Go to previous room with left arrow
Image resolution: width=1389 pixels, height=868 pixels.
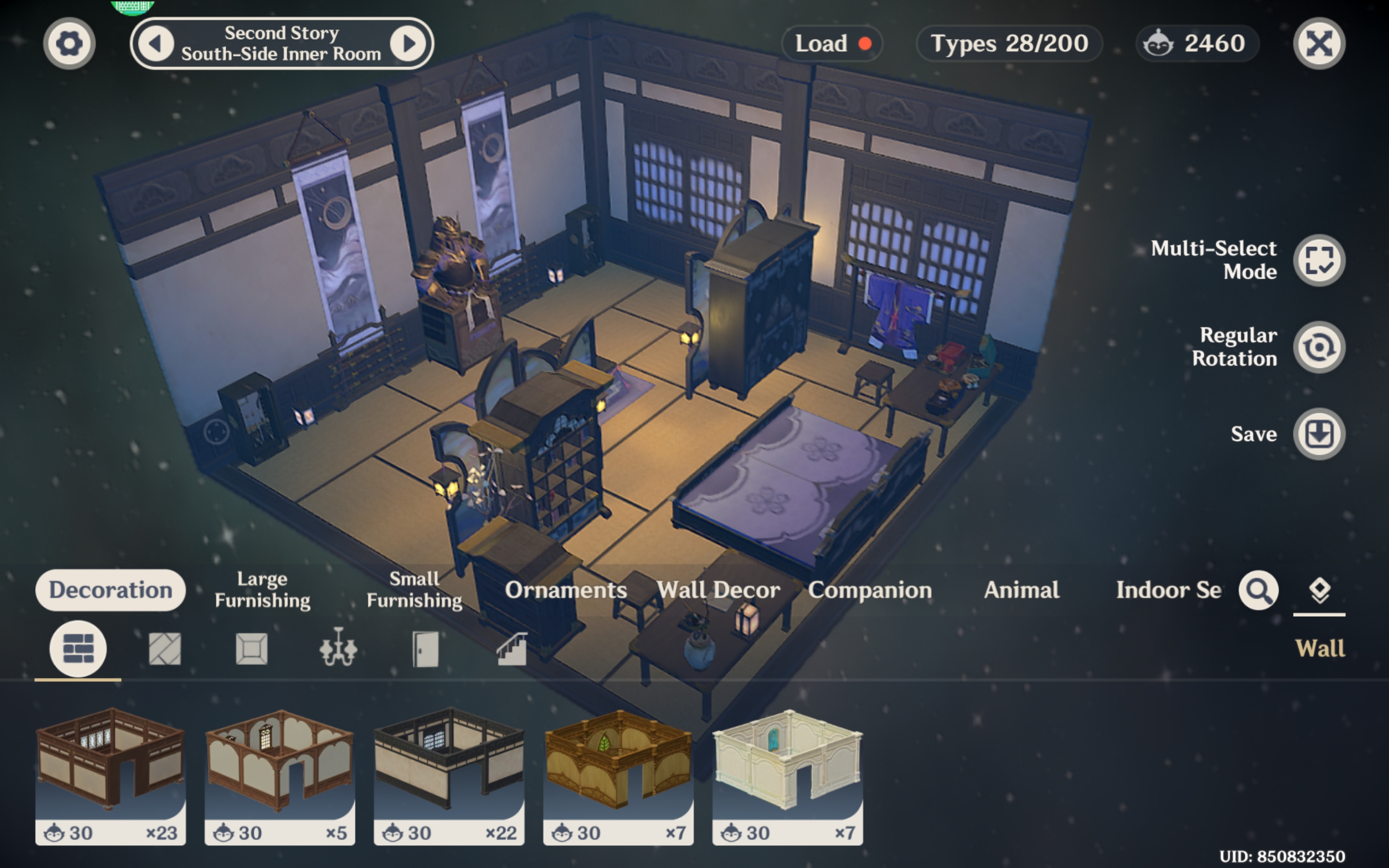click(156, 43)
